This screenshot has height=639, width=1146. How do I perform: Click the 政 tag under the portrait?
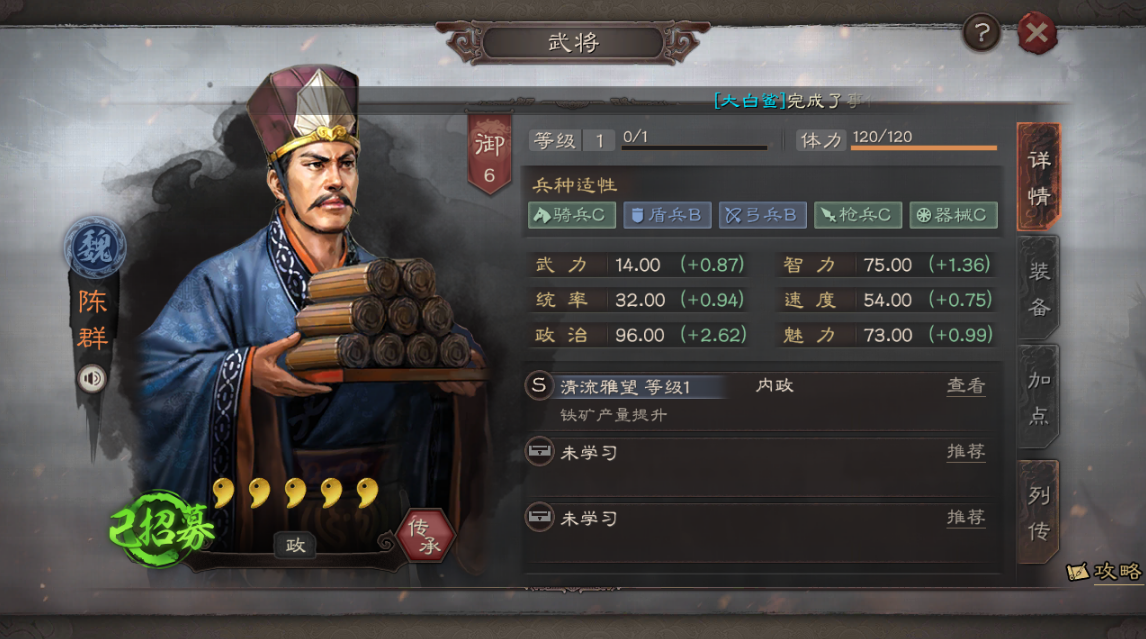296,545
